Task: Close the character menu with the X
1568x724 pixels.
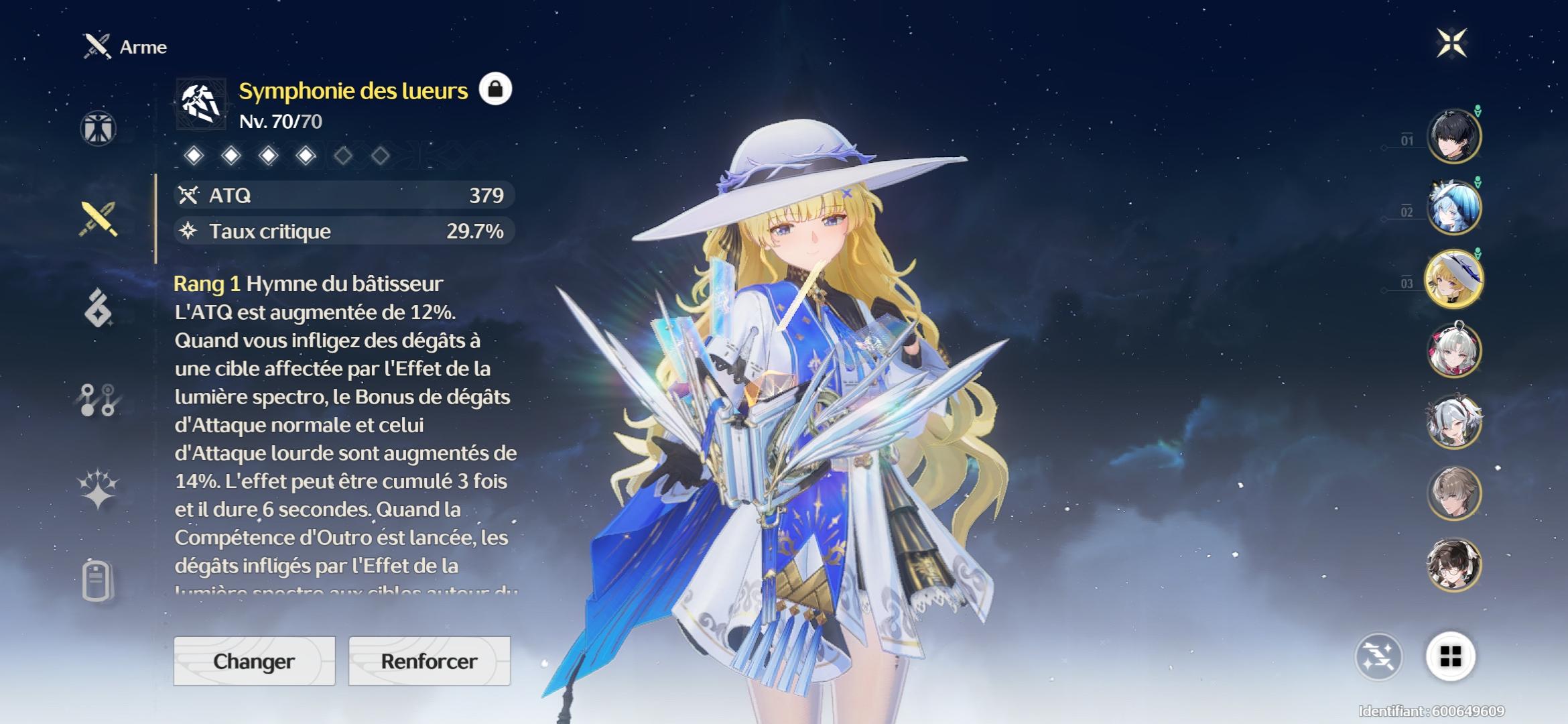Action: click(1451, 44)
